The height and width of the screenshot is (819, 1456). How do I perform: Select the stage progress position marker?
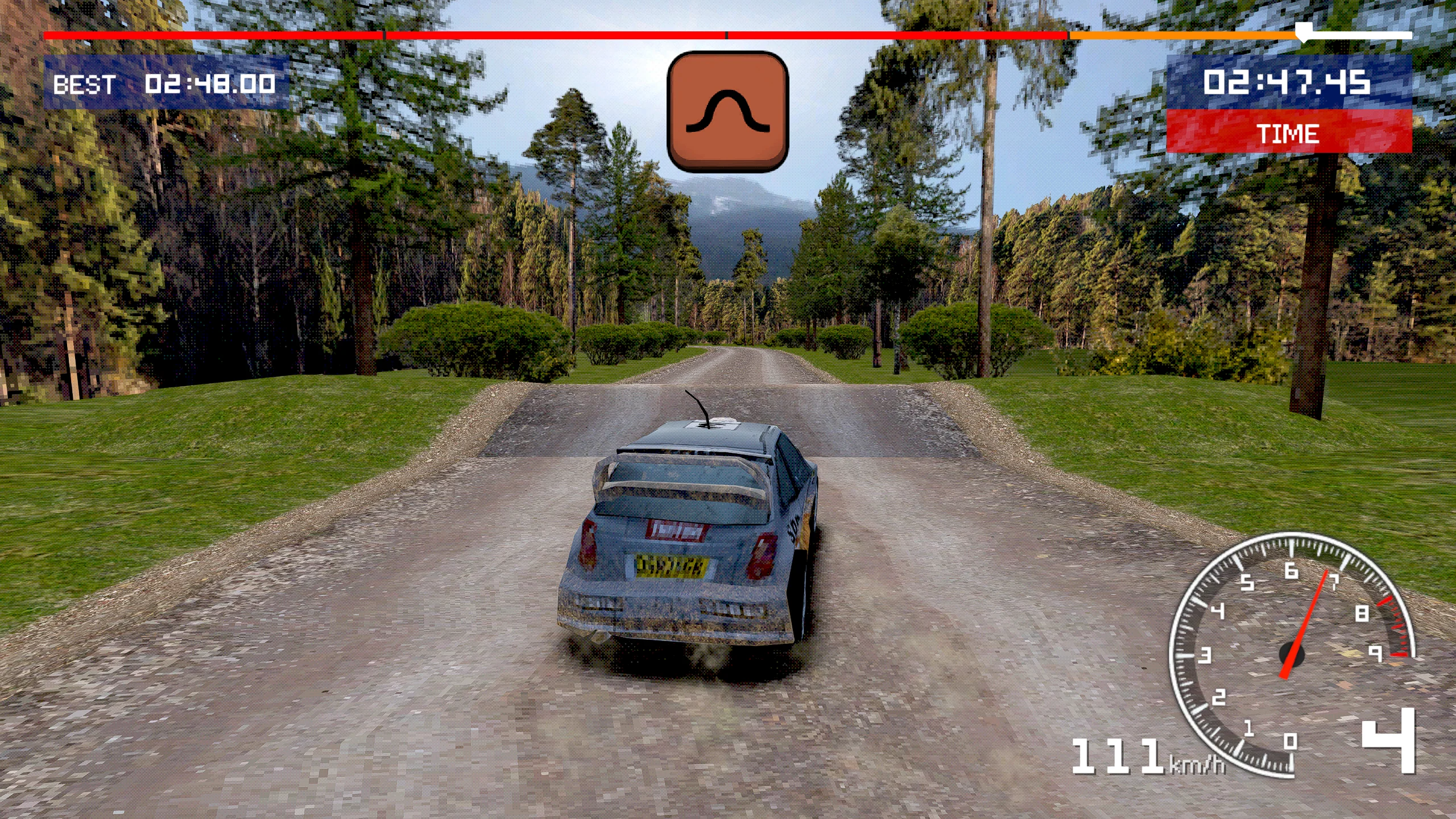point(1302,32)
